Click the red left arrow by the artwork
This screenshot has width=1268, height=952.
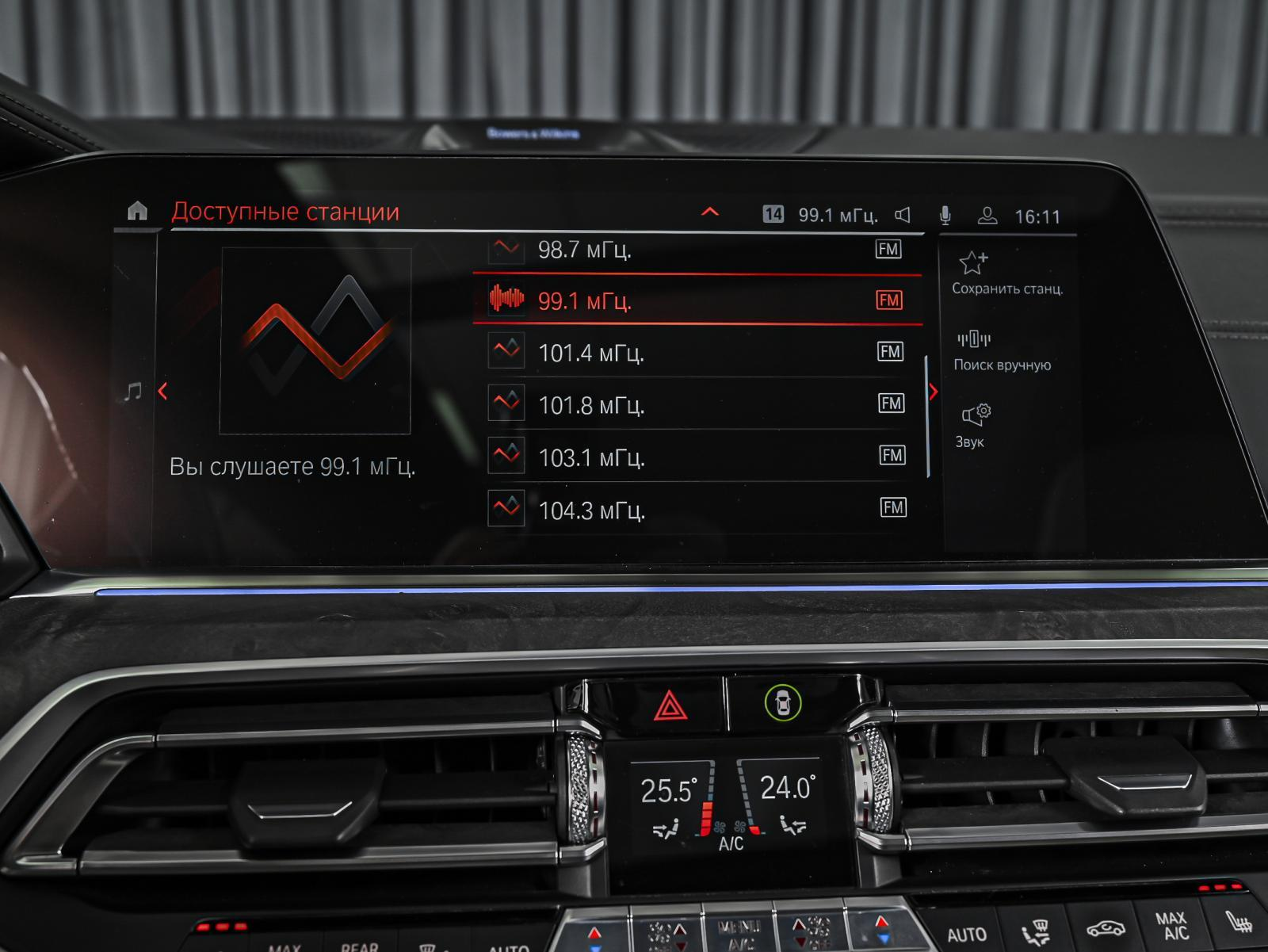coord(163,391)
